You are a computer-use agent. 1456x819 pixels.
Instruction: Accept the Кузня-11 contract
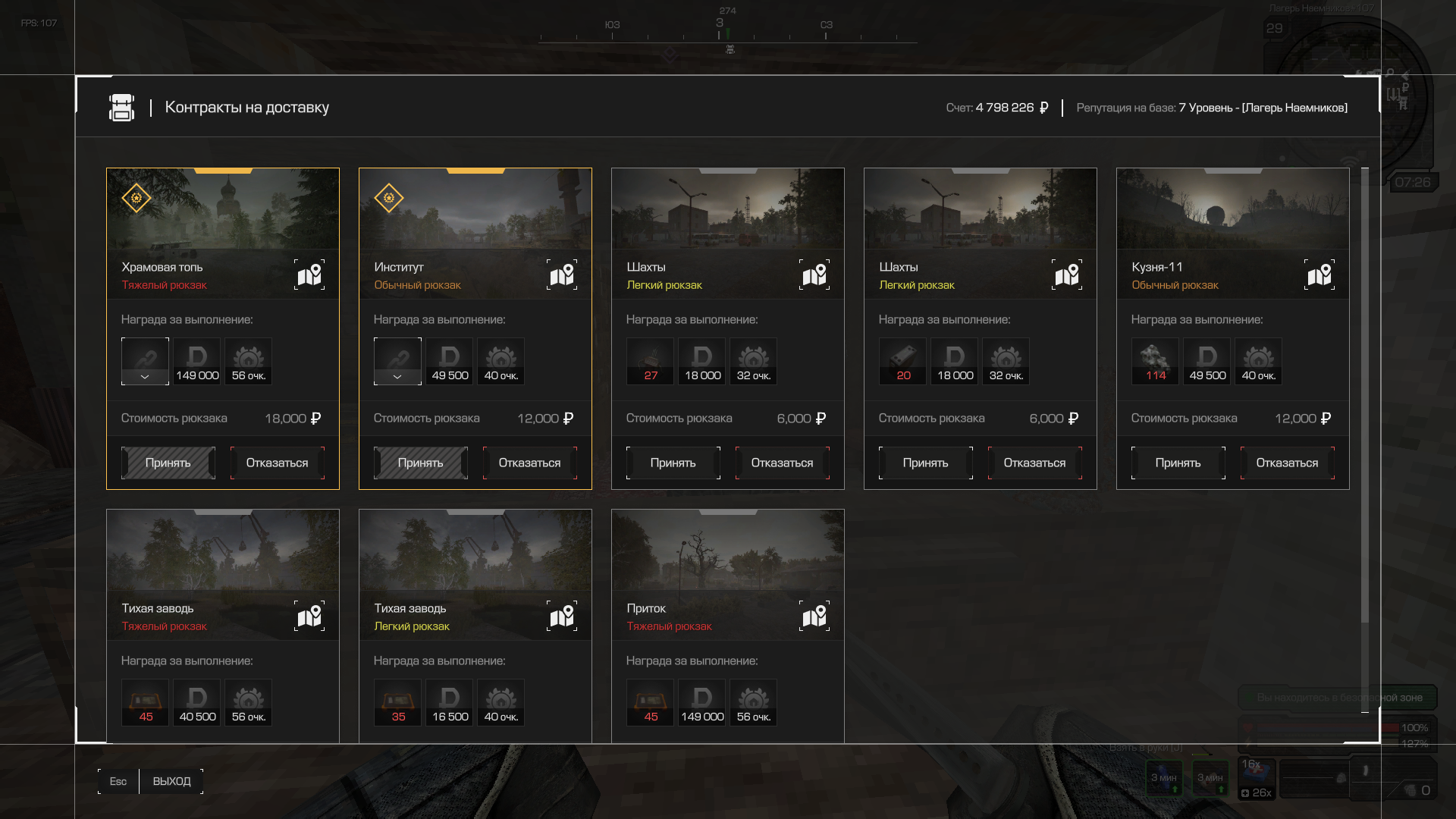click(1178, 463)
